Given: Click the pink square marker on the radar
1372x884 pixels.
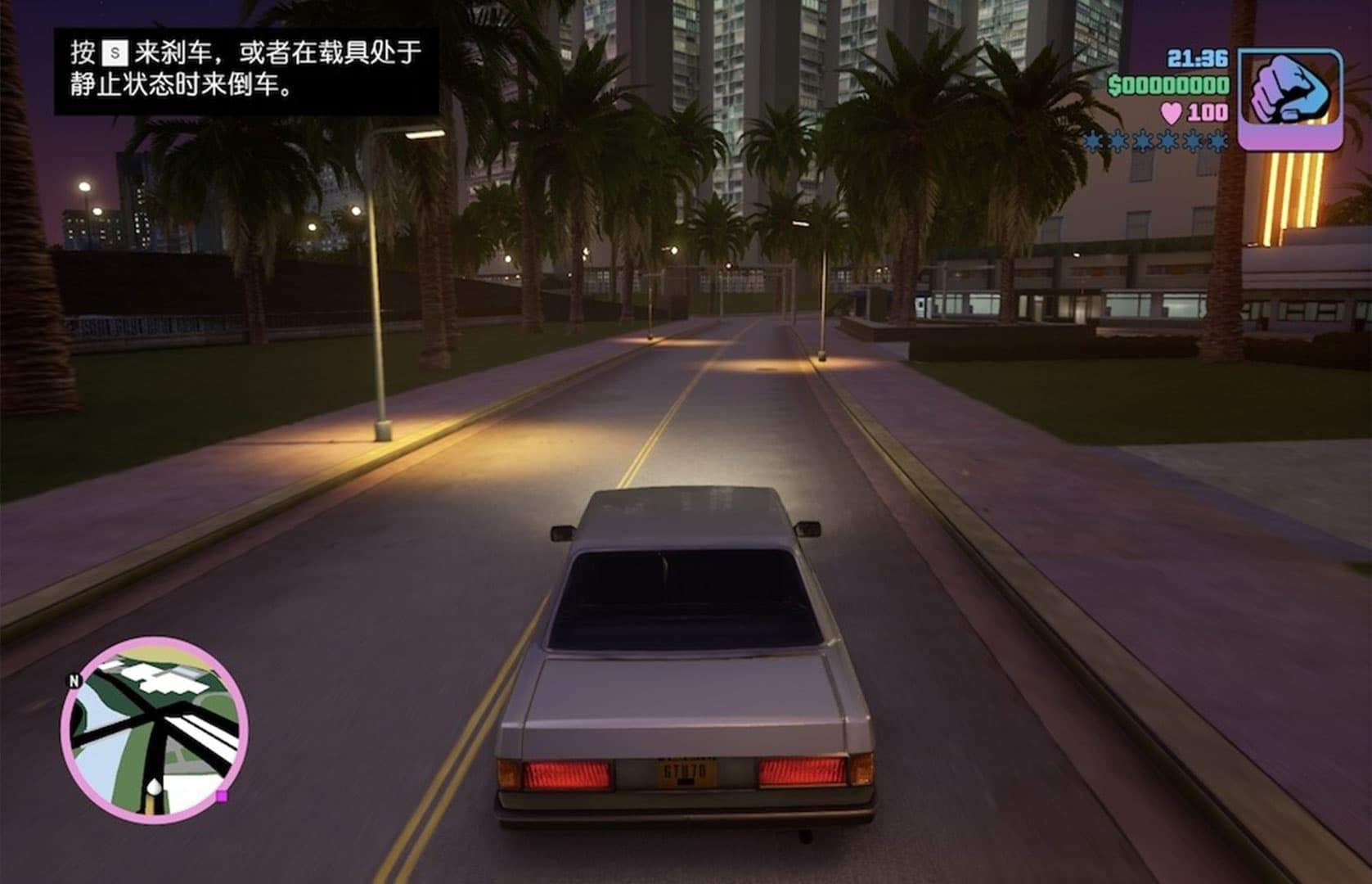Looking at the screenshot, I should (x=221, y=796).
